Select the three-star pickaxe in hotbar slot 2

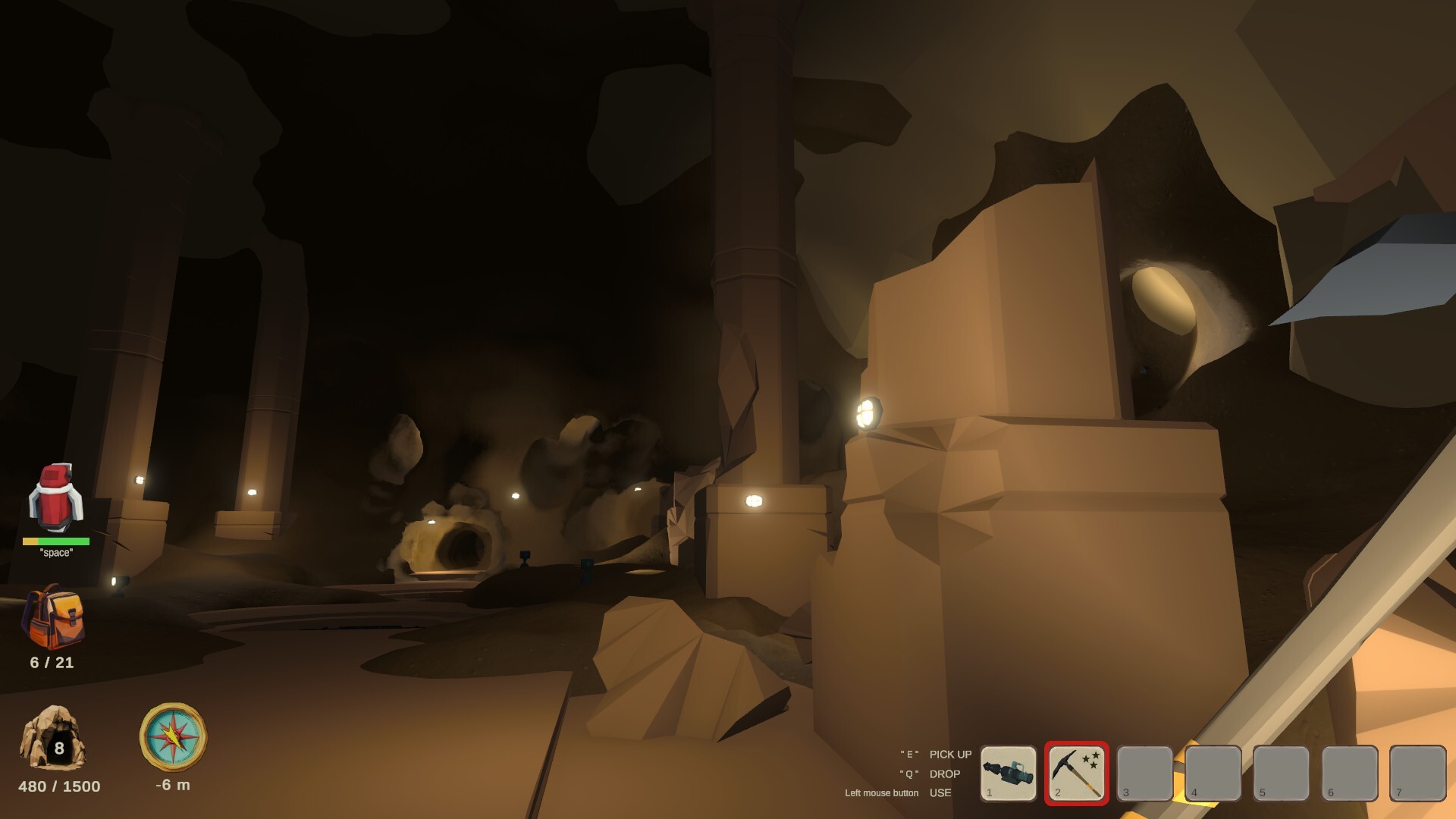coord(1076,773)
